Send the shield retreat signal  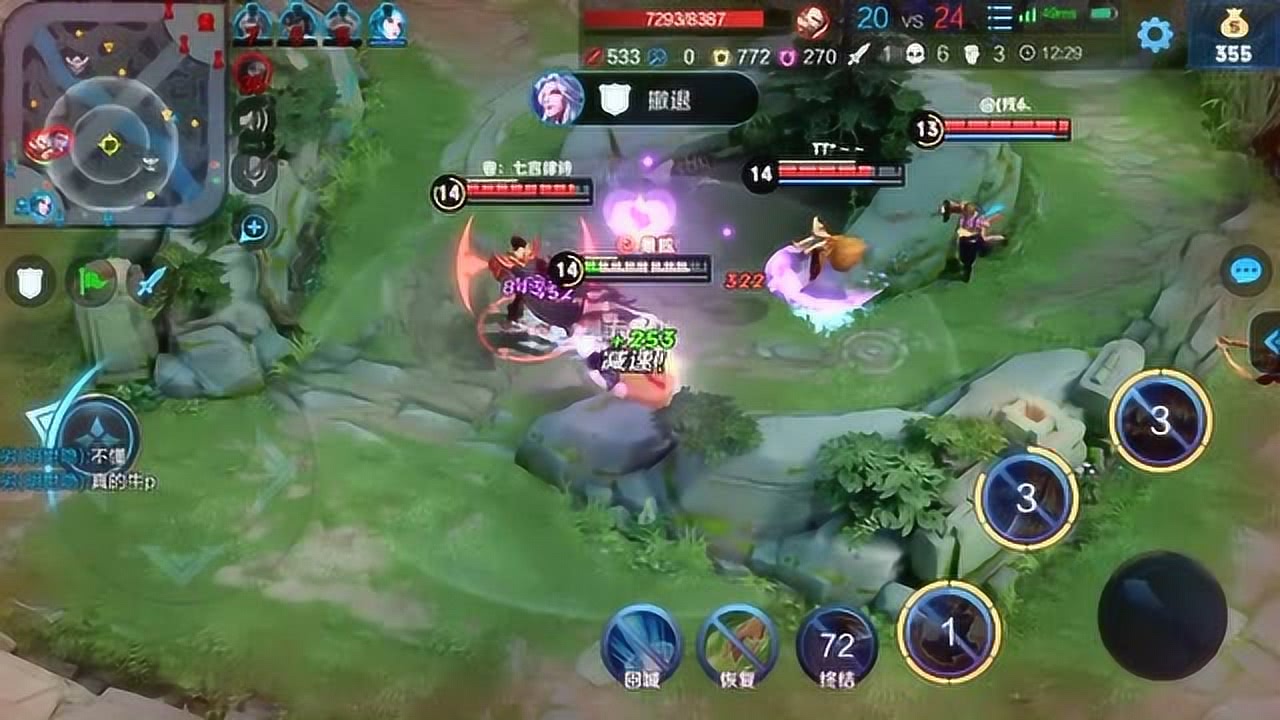(x=30, y=282)
